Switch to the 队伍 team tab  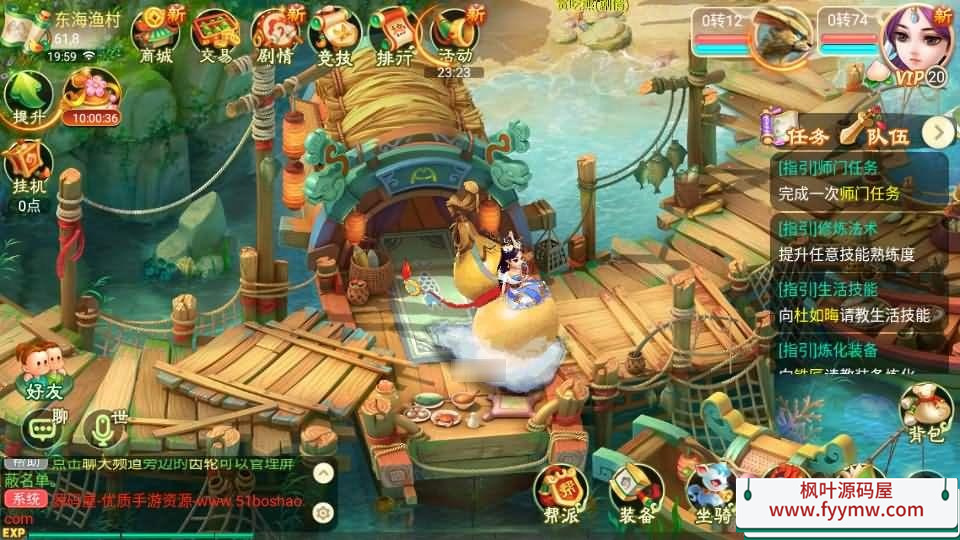pyautogui.click(x=872, y=133)
